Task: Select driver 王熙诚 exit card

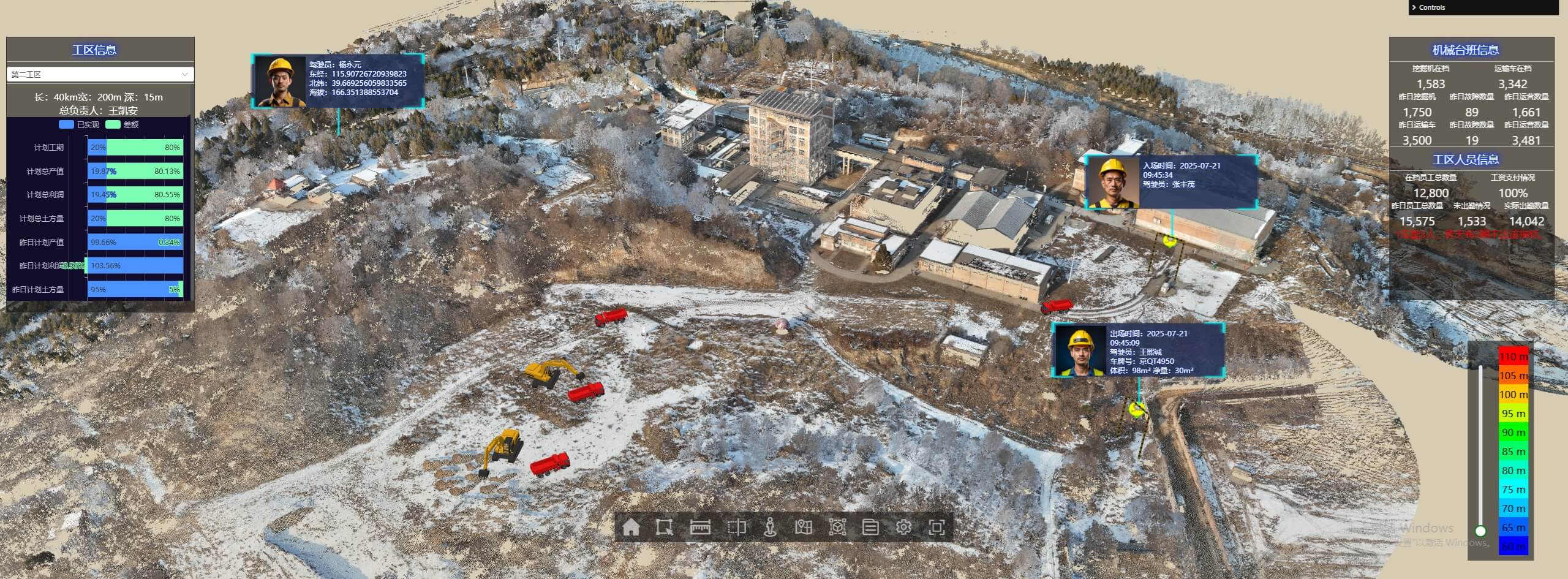Action: pos(1138,350)
